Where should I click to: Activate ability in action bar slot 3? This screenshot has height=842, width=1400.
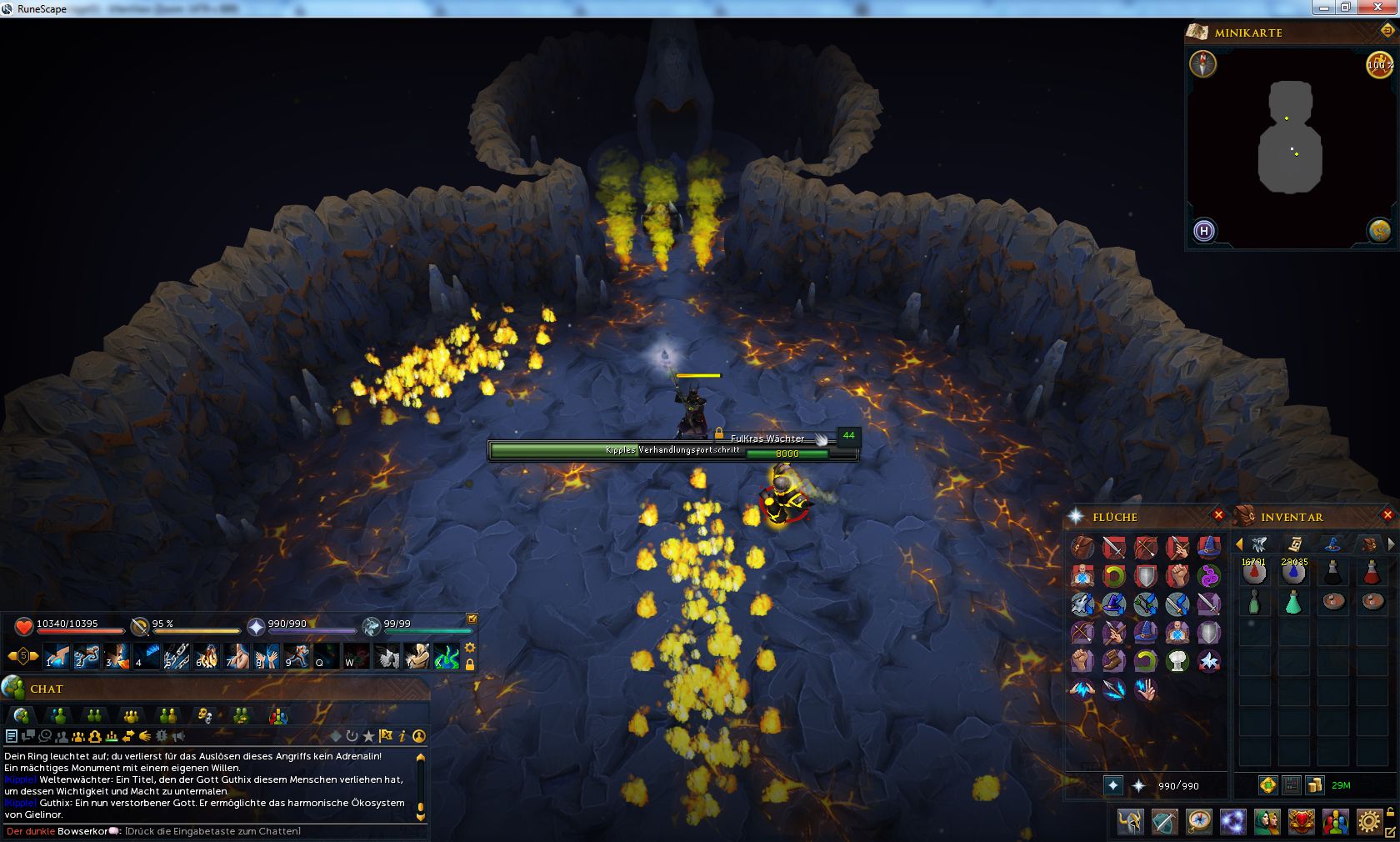[117, 656]
